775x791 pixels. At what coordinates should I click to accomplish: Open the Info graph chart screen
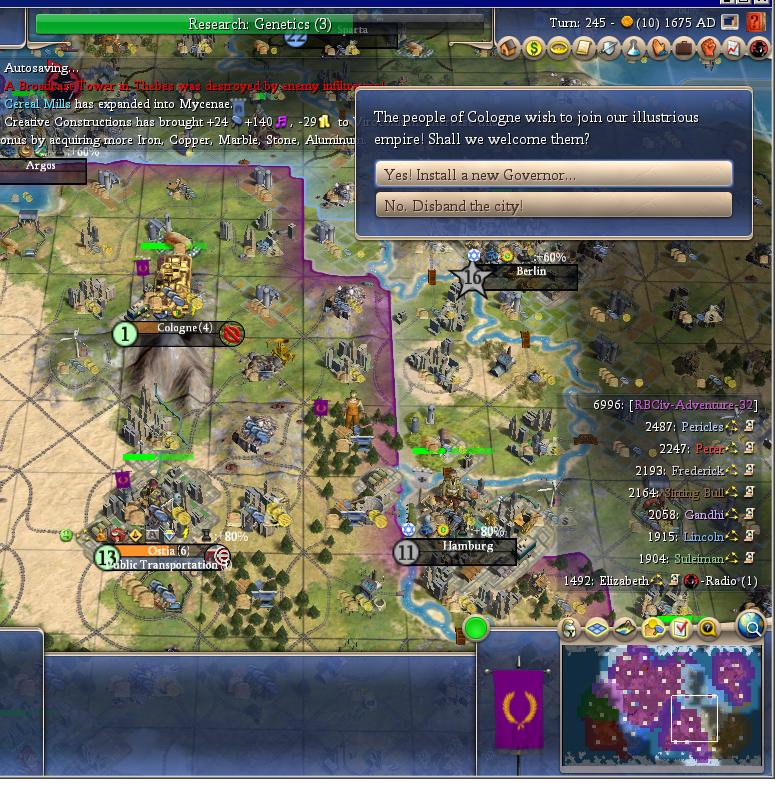[733, 47]
